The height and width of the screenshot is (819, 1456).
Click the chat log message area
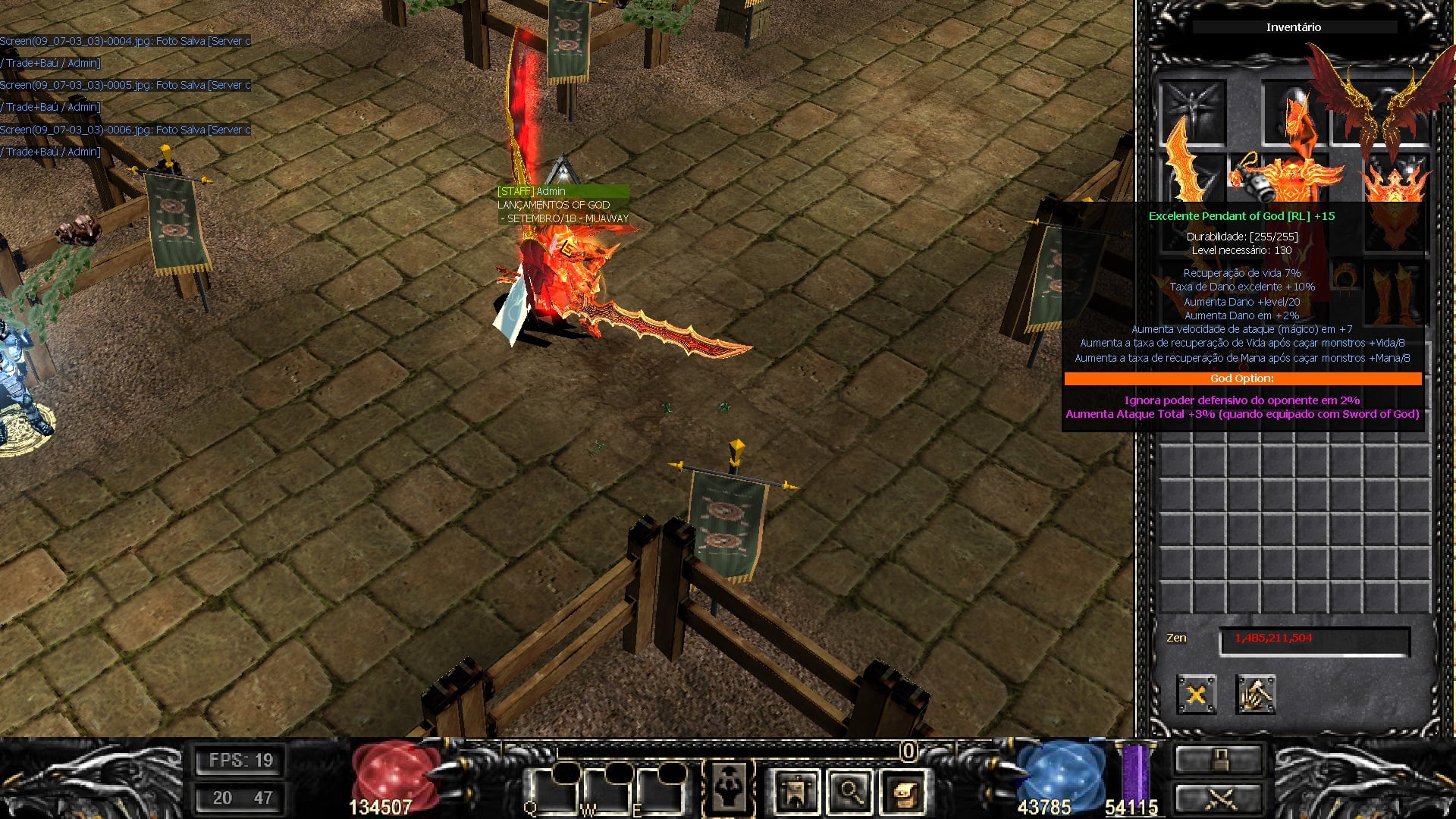tap(125, 96)
